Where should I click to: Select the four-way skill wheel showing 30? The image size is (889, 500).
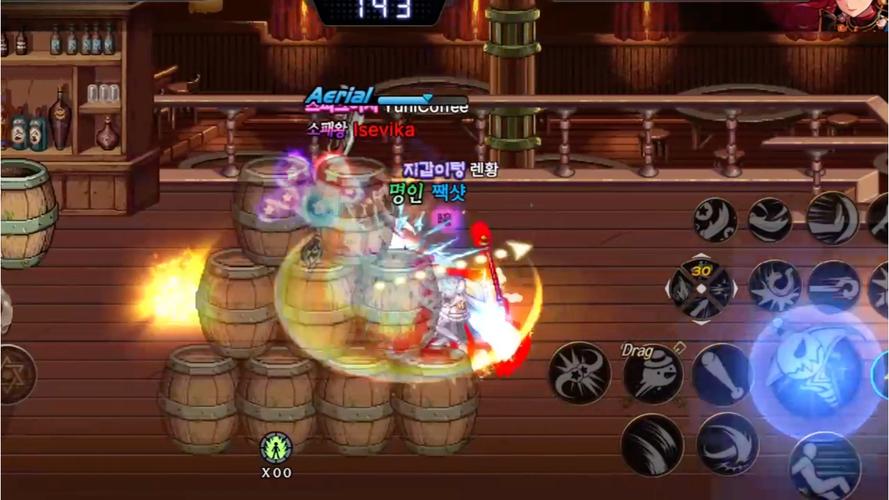[x=701, y=289]
